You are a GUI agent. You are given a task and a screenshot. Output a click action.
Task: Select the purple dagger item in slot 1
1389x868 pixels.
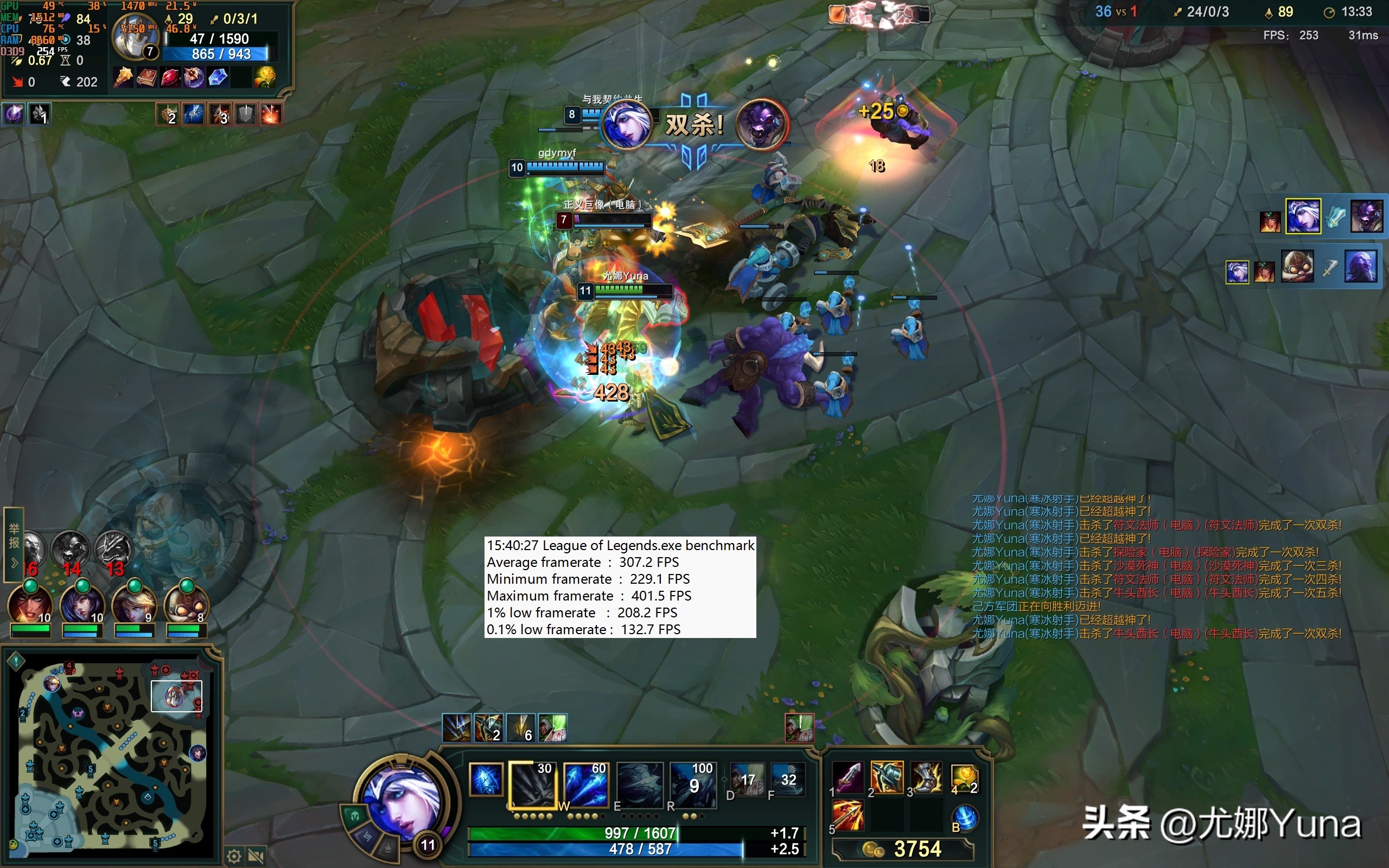(847, 777)
